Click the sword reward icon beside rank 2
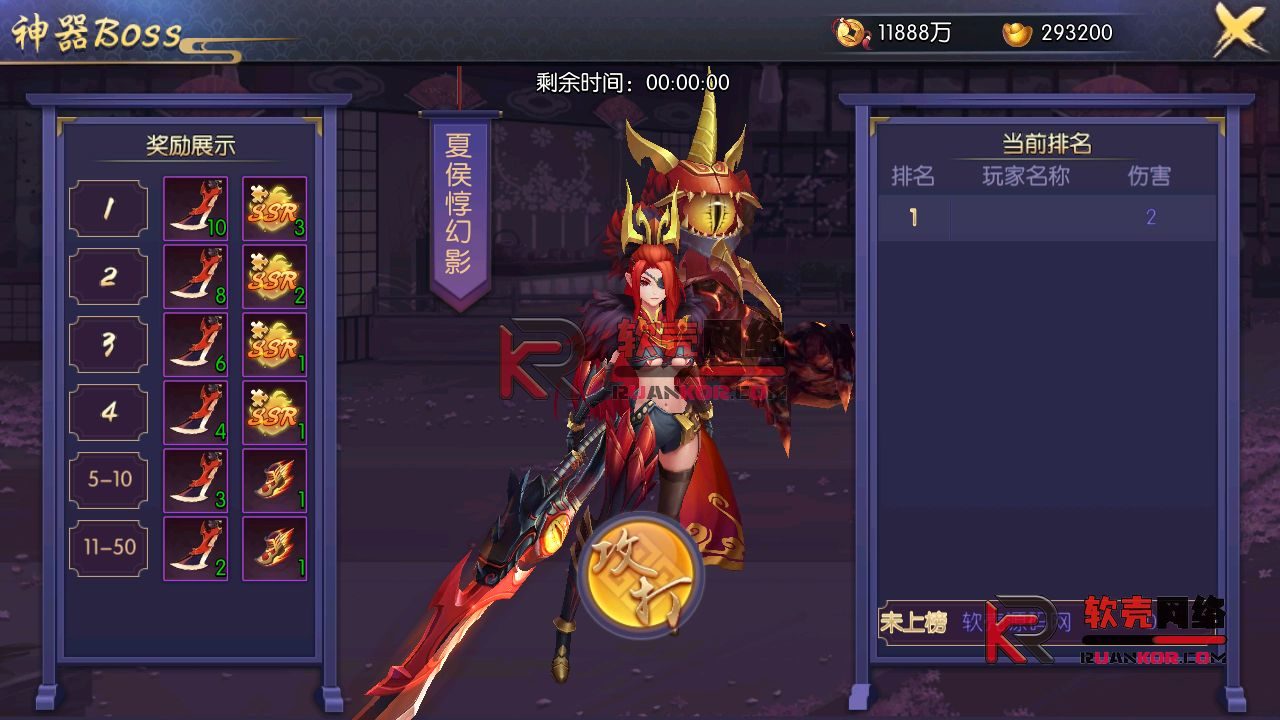This screenshot has width=1280, height=720. click(x=195, y=277)
